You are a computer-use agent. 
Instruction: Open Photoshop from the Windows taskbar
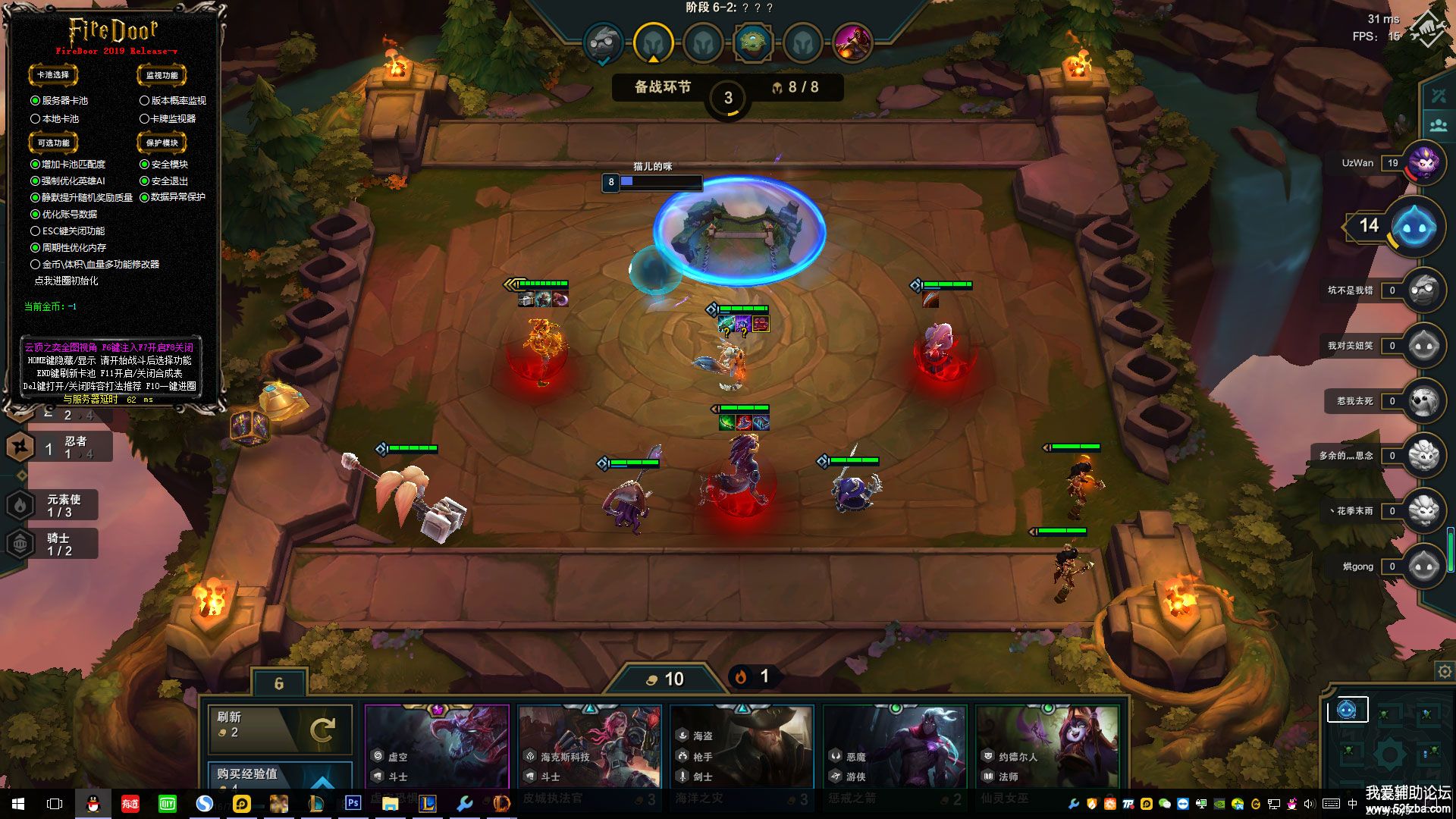(353, 803)
